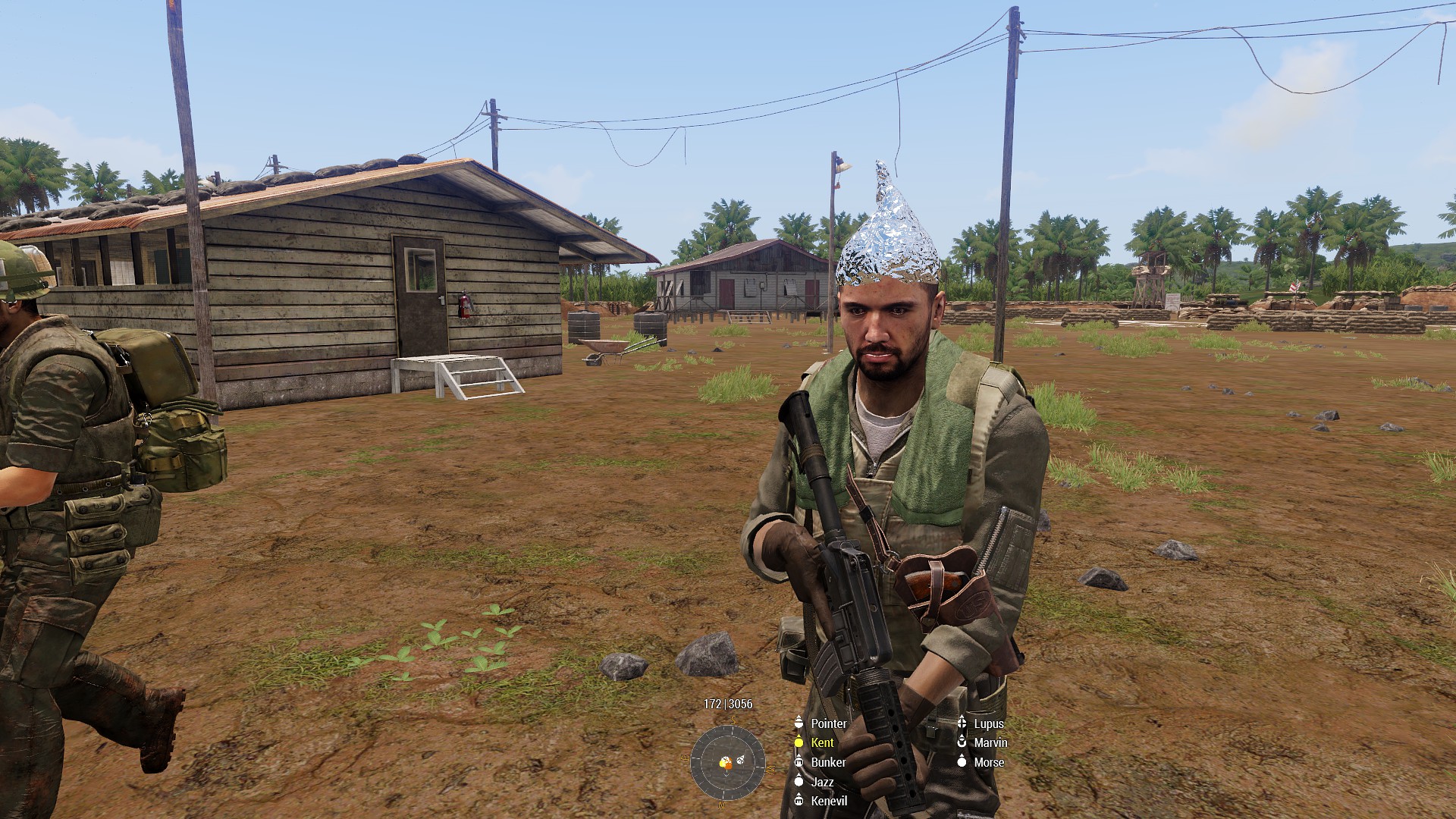This screenshot has height=819, width=1456.
Task: Select Bunker in the squad list
Action: click(x=827, y=762)
